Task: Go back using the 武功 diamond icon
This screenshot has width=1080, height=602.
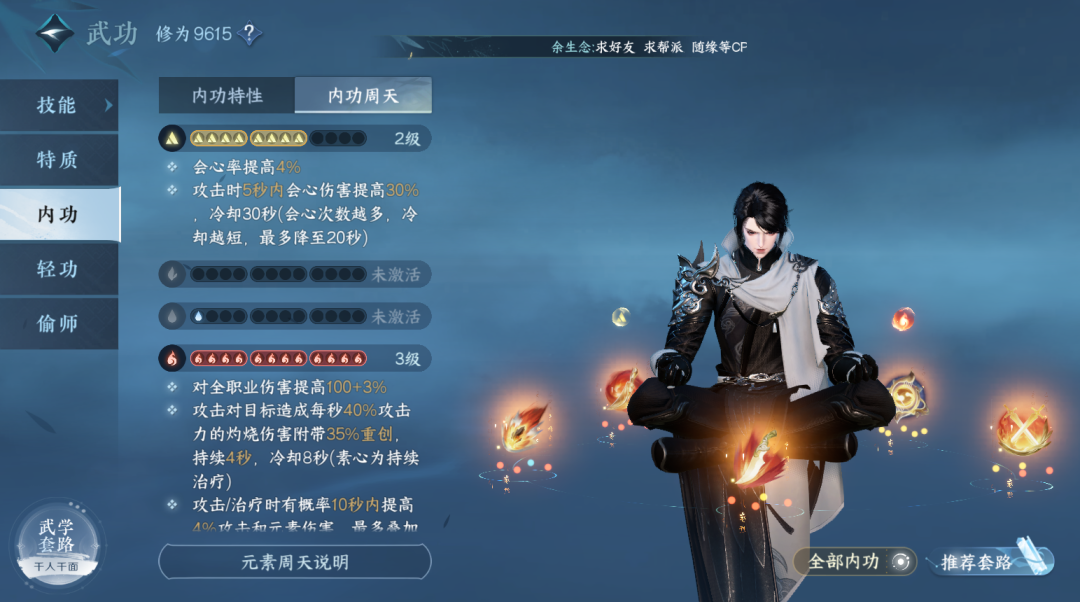Action: point(55,33)
